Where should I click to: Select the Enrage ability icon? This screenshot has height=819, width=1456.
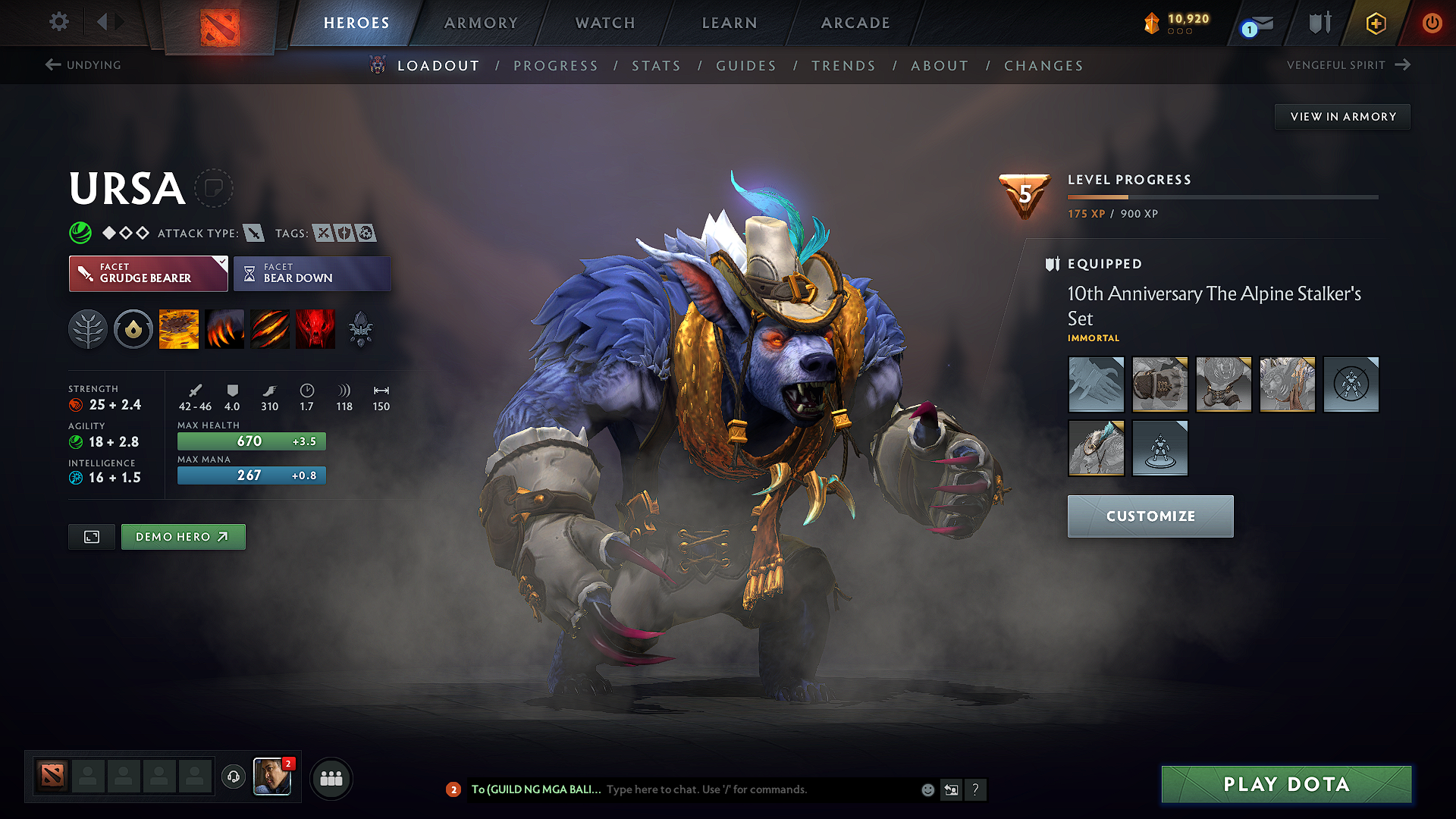point(315,328)
